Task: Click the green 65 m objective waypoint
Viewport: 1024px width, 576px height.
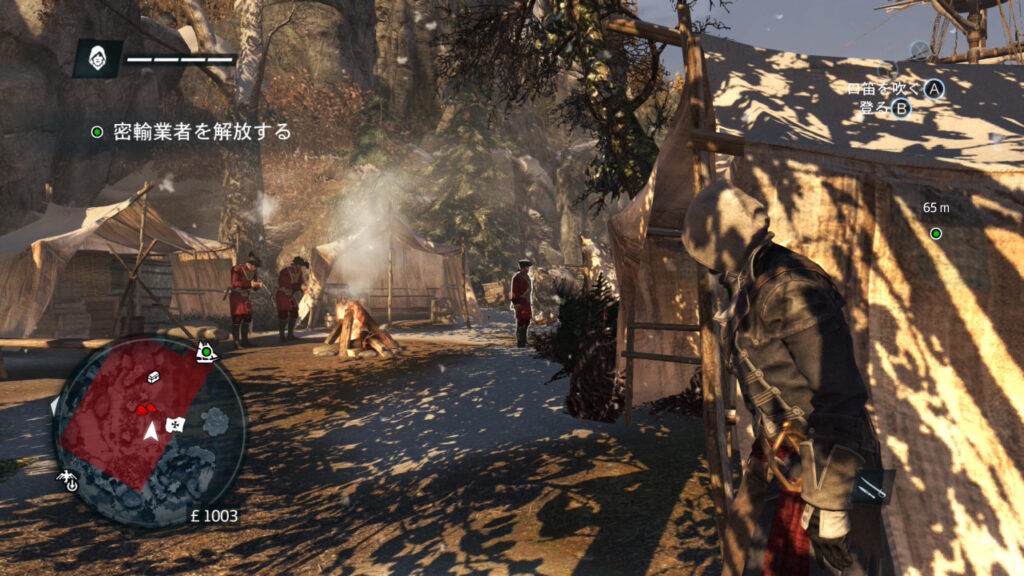Action: (936, 234)
